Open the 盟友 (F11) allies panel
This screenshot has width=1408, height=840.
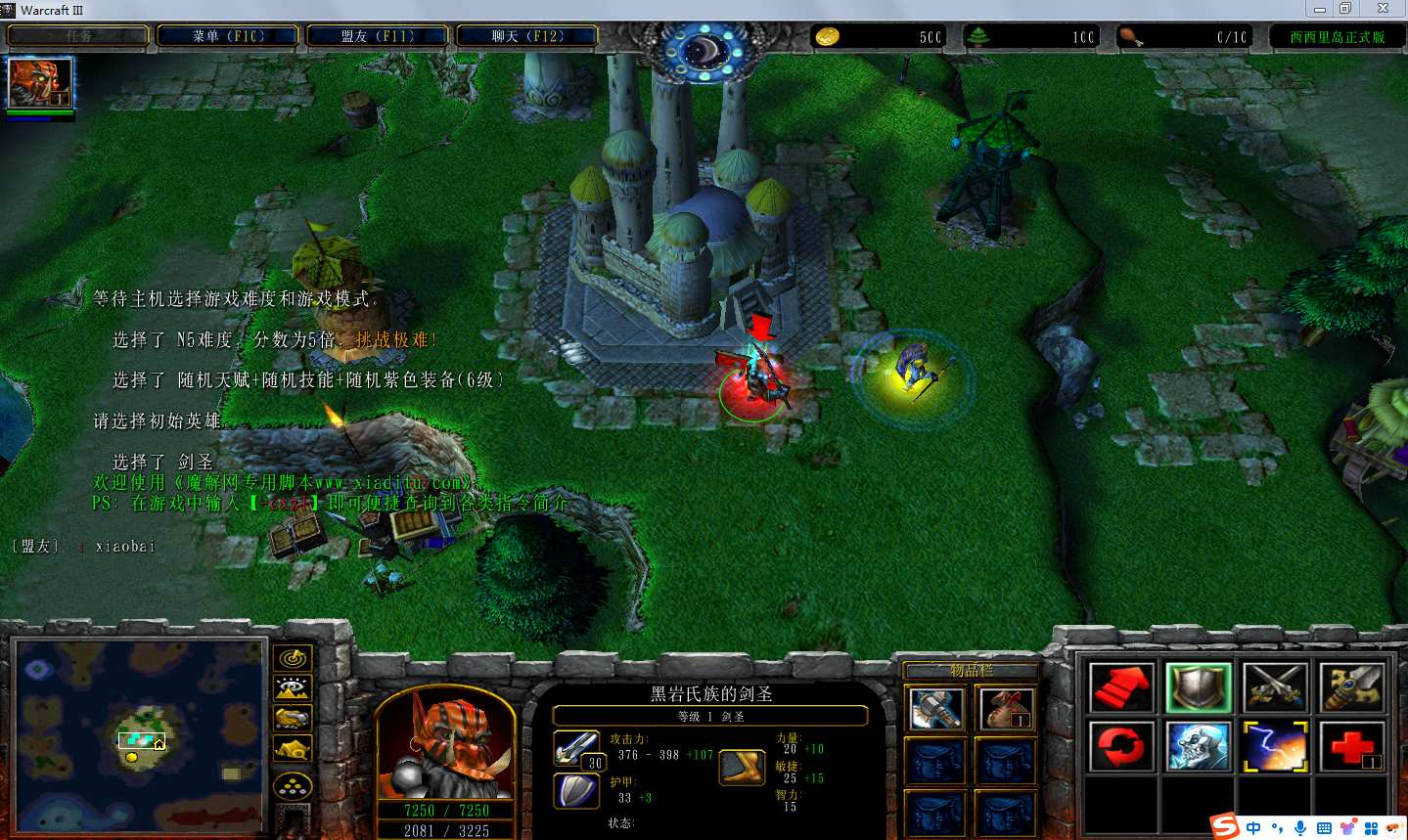pyautogui.click(x=378, y=36)
